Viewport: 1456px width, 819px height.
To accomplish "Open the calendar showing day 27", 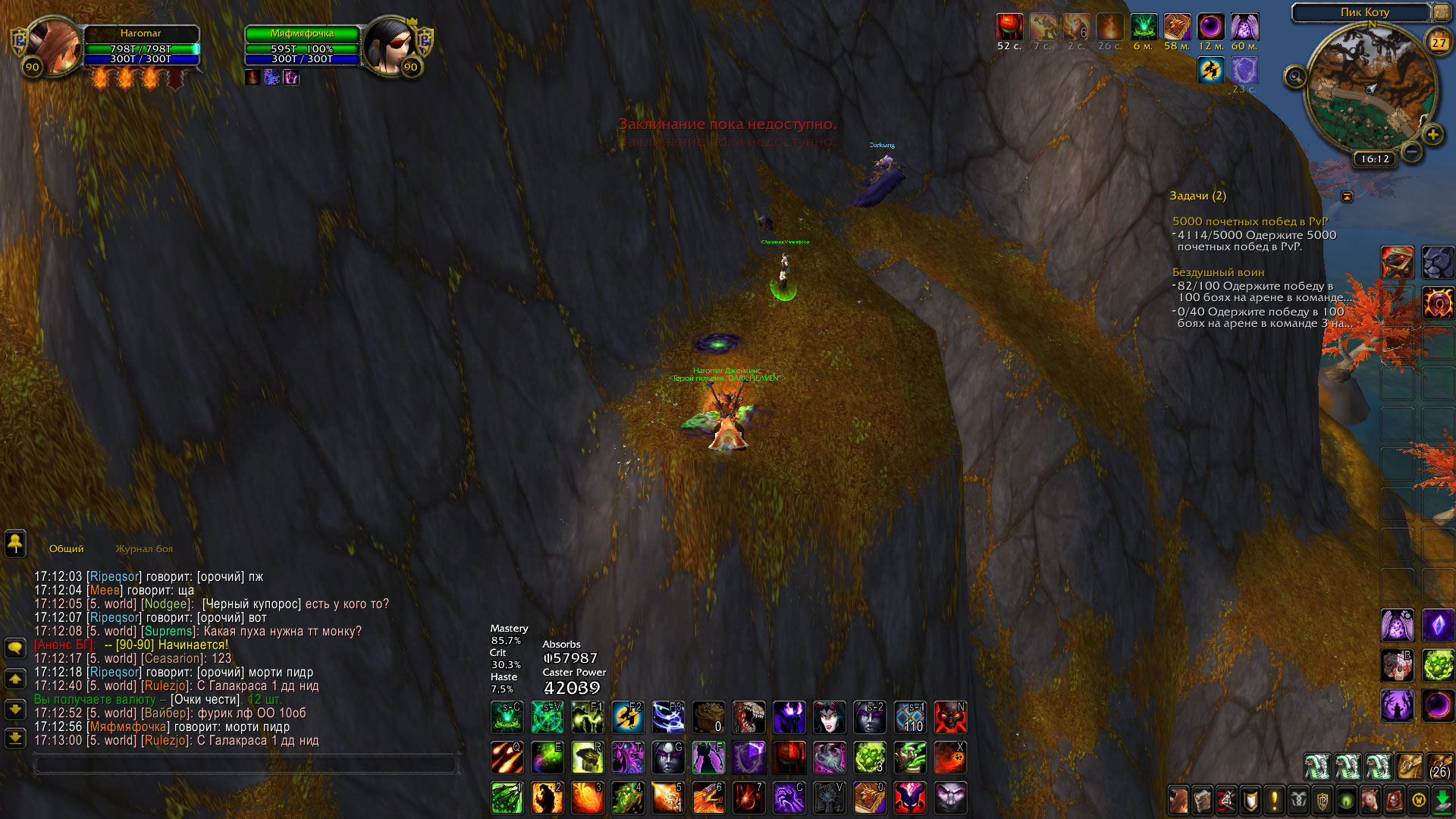I will (x=1439, y=43).
